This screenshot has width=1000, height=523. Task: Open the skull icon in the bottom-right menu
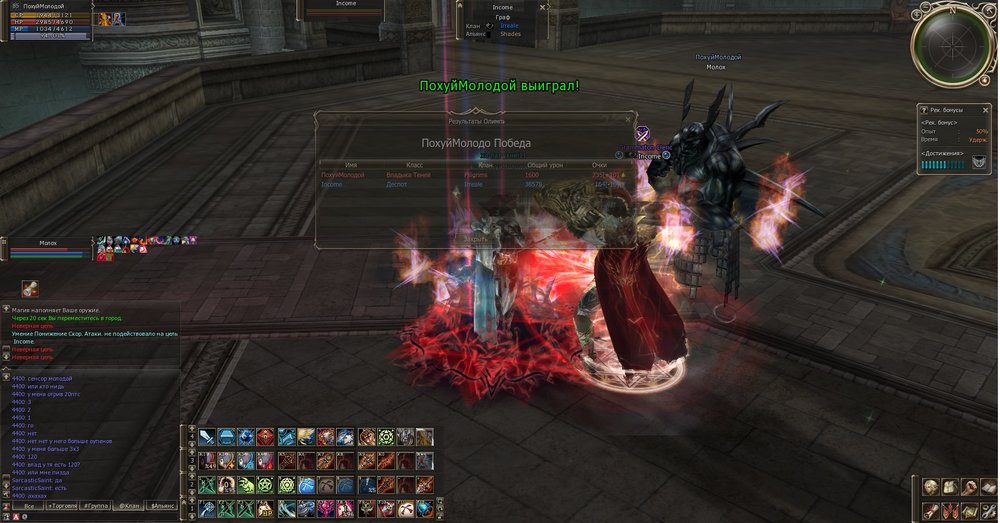coord(930,487)
